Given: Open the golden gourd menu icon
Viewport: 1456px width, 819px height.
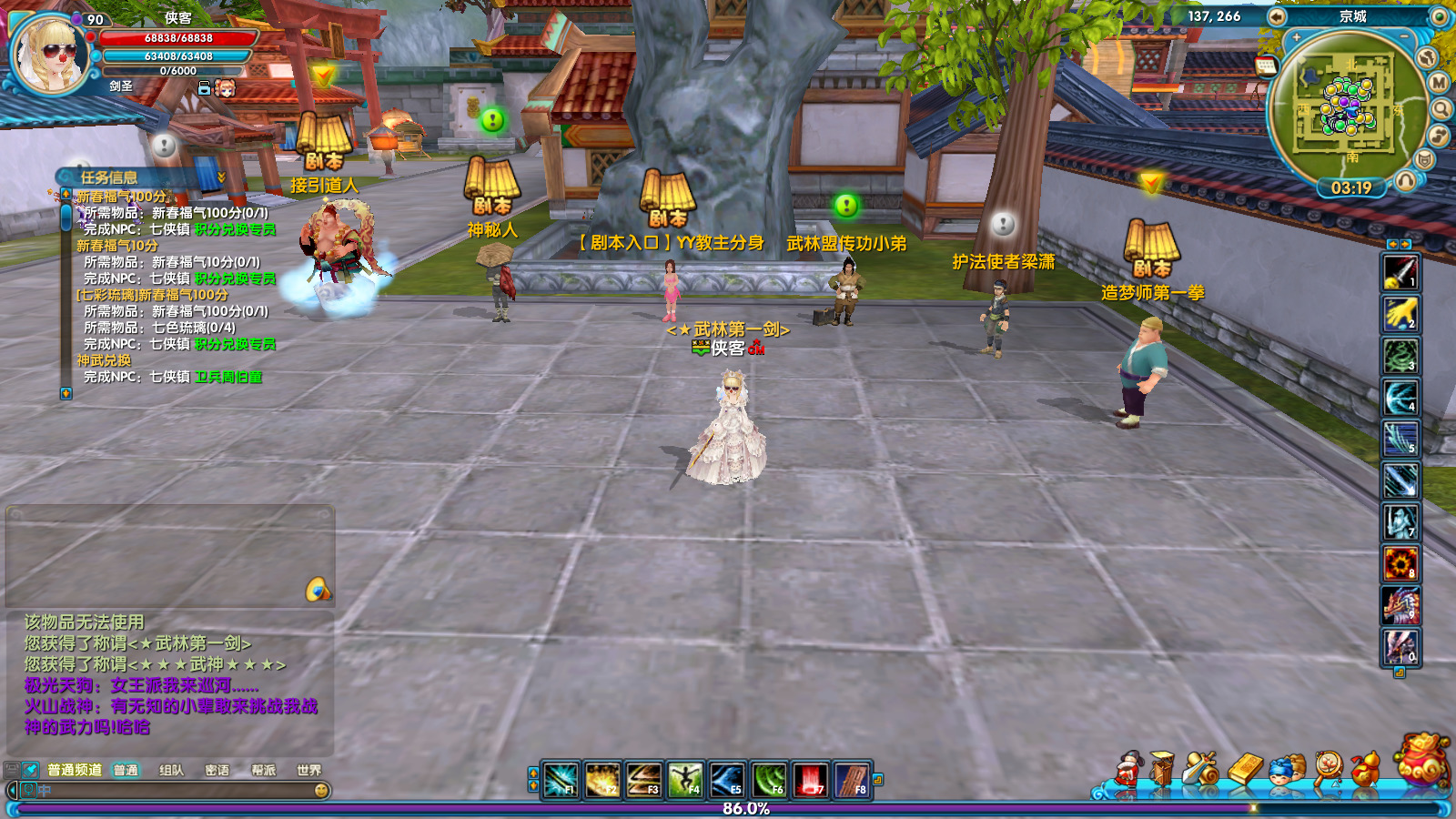Looking at the screenshot, I should coord(1364,770).
